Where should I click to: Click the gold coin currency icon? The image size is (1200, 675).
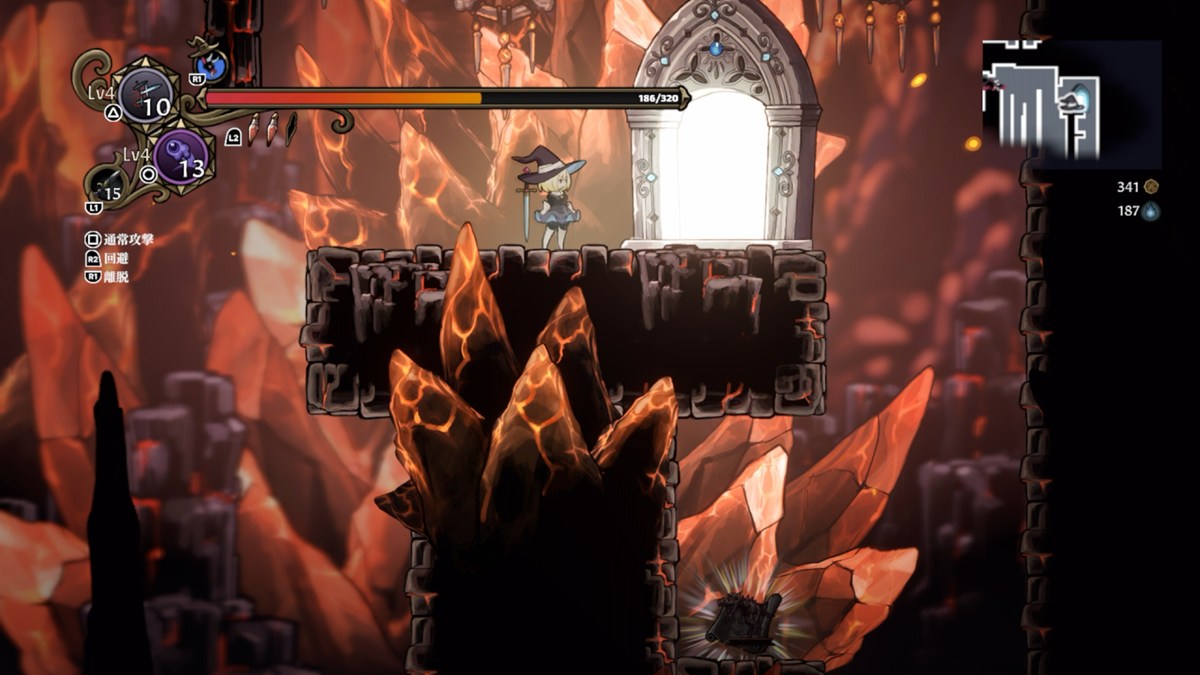[x=1151, y=186]
